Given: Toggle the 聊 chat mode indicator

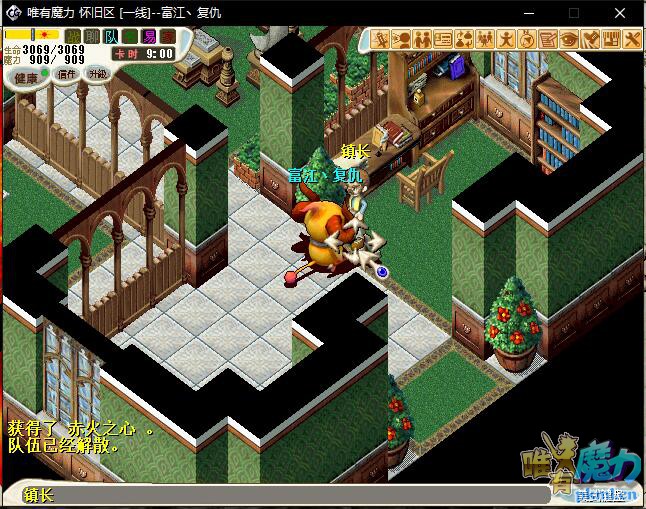Looking at the screenshot, I should [x=91, y=37].
